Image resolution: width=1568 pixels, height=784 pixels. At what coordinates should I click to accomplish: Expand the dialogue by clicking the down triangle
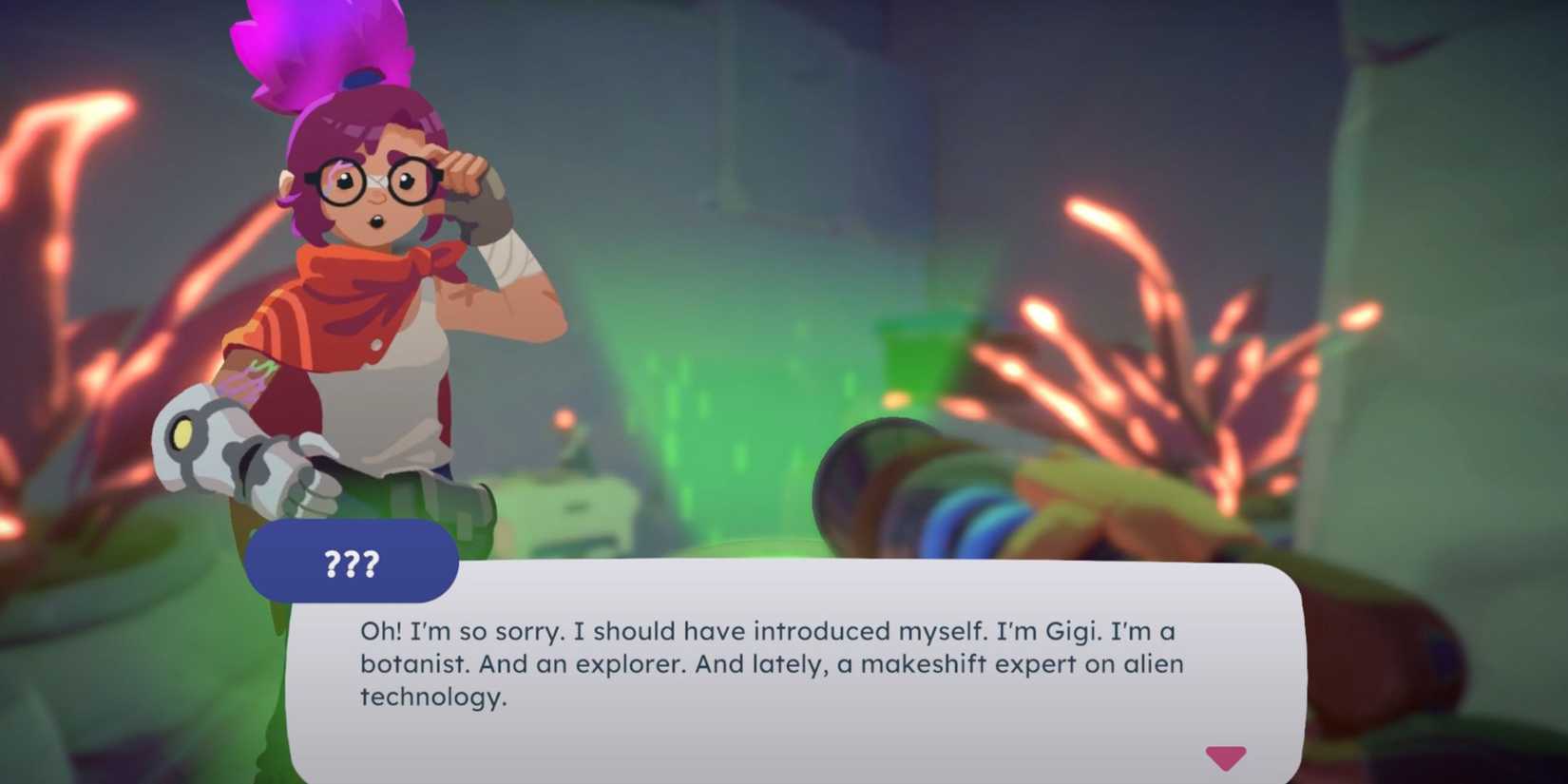(x=1228, y=756)
